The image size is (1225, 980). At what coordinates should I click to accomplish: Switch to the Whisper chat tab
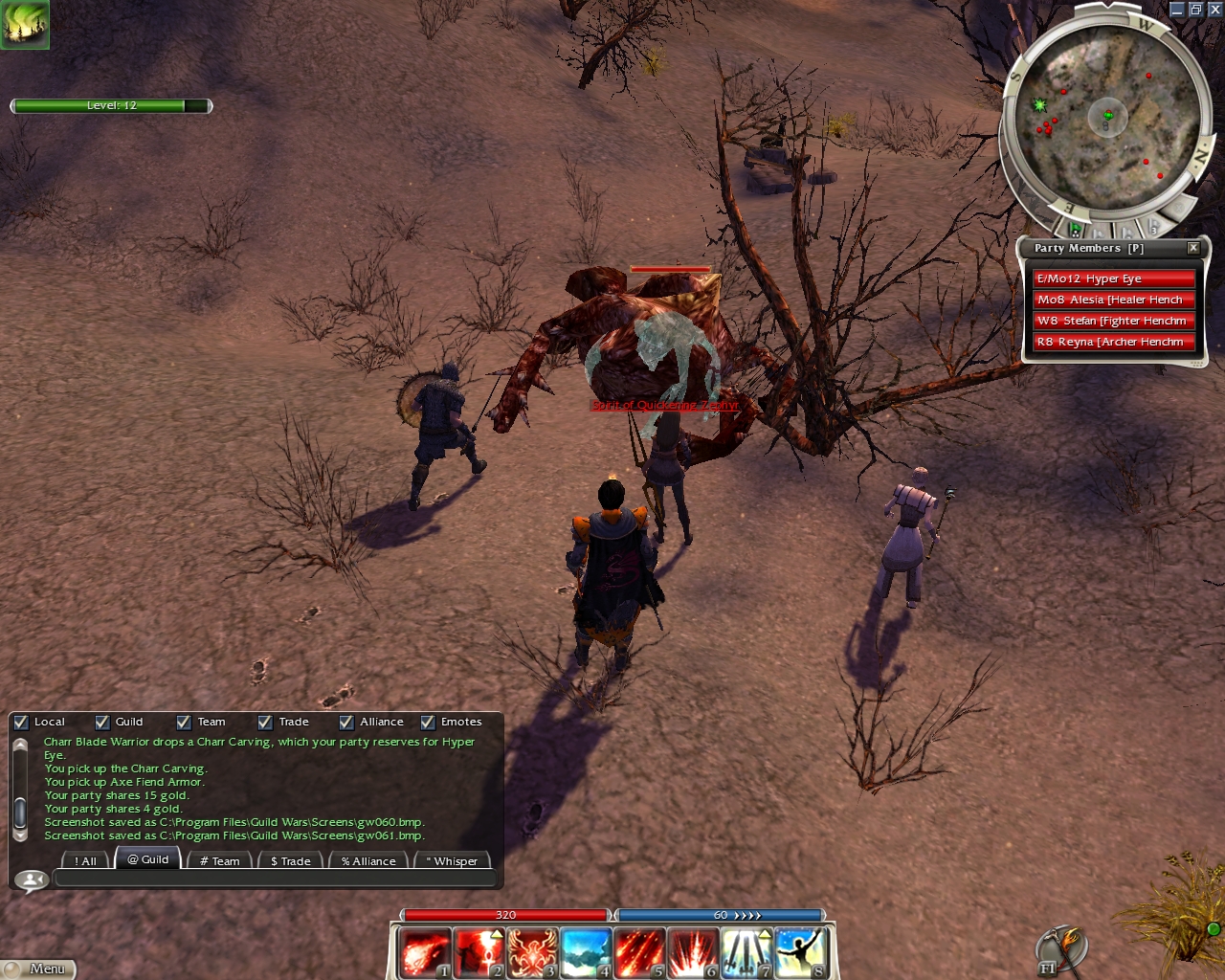pos(452,861)
